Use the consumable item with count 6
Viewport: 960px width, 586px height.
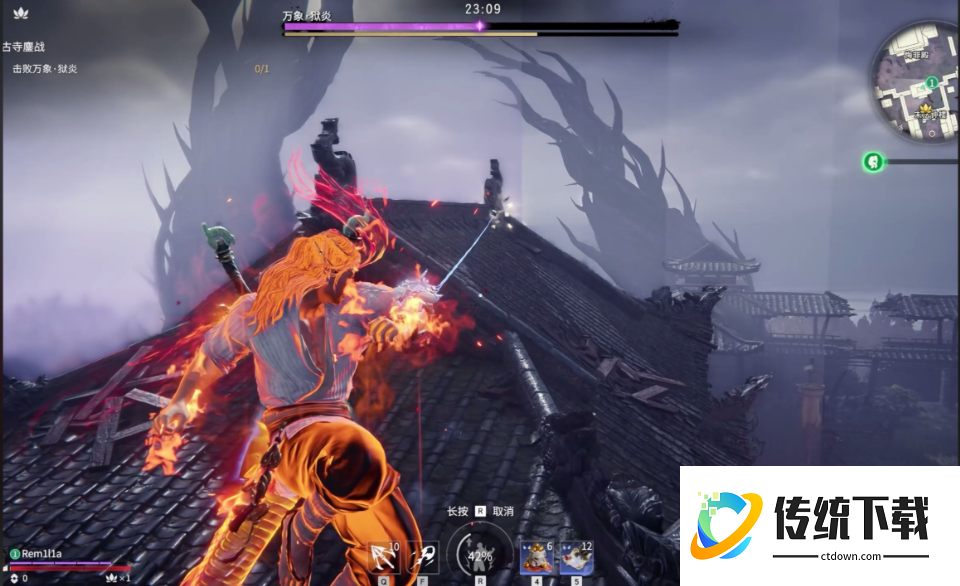click(537, 557)
